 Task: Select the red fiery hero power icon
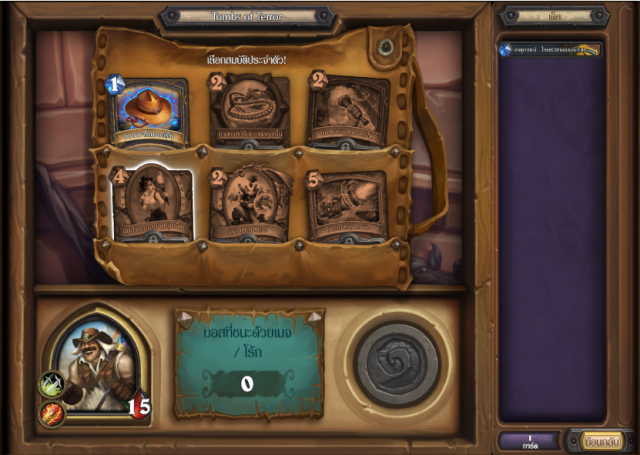point(50,411)
